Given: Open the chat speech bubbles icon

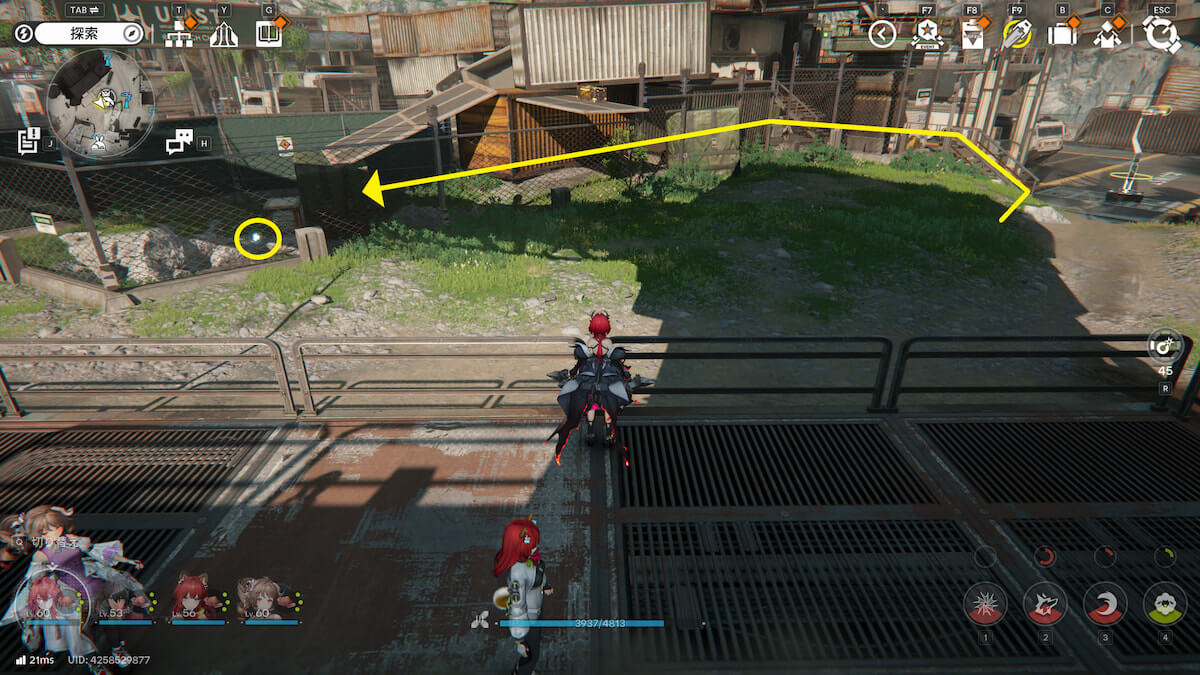Looking at the screenshot, I should (x=179, y=142).
